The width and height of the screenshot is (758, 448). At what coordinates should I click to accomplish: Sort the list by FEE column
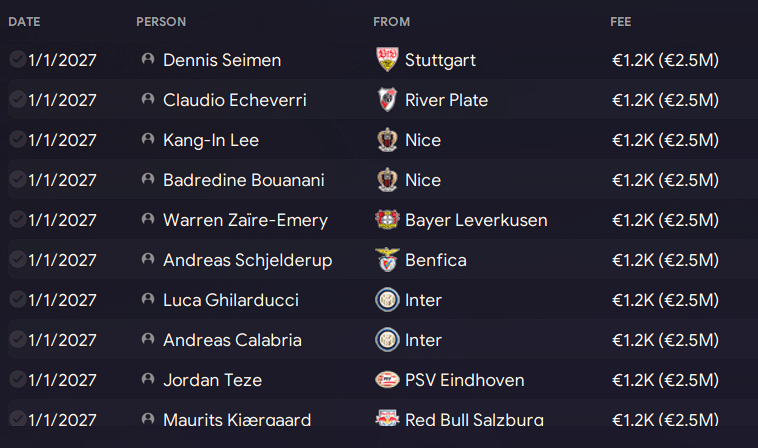pyautogui.click(x=621, y=21)
